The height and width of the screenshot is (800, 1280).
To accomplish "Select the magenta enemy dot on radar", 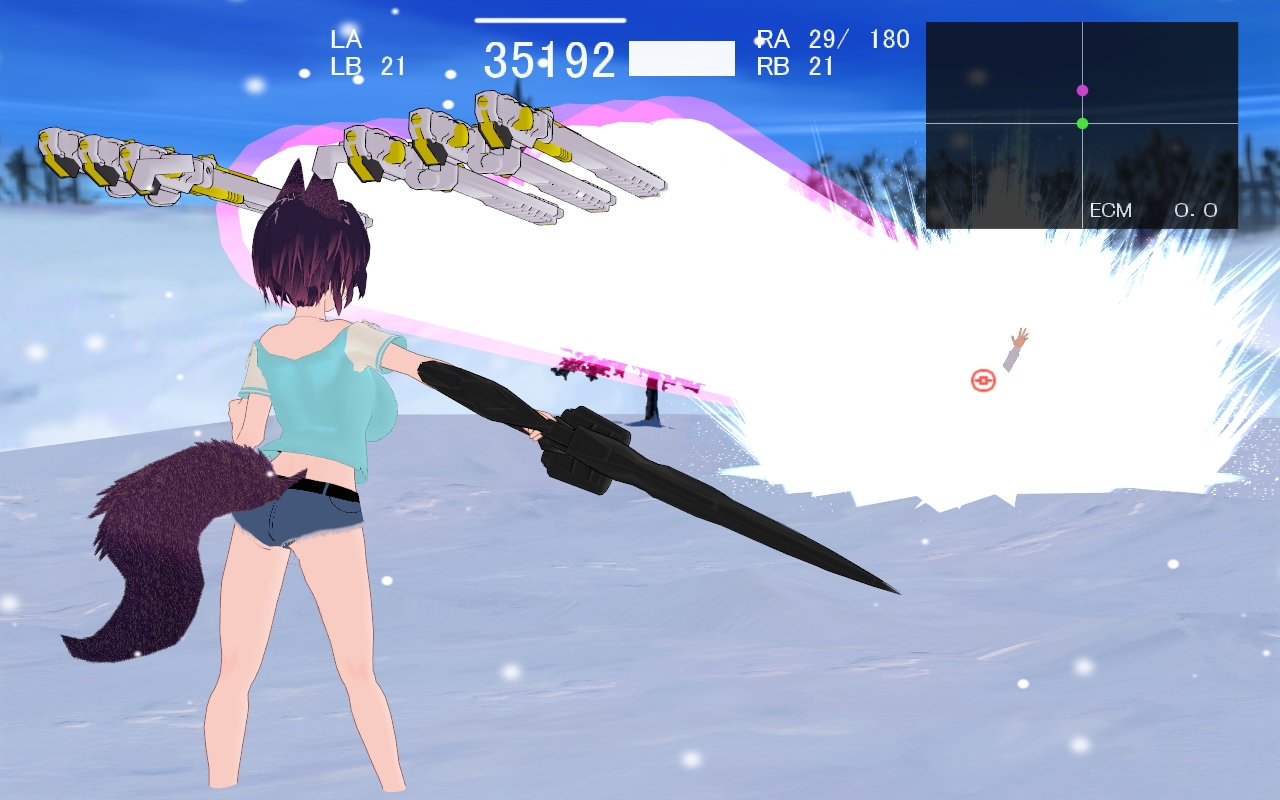I will (1082, 90).
